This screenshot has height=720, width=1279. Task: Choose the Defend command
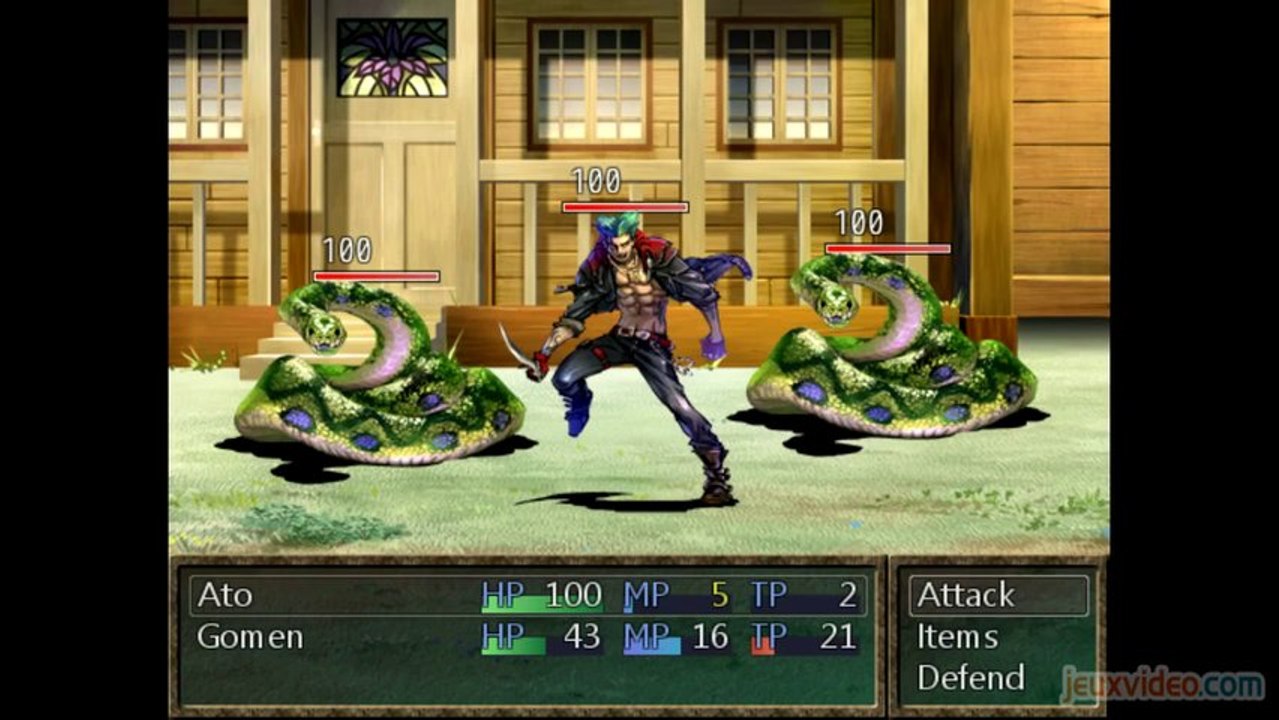pyautogui.click(x=970, y=678)
